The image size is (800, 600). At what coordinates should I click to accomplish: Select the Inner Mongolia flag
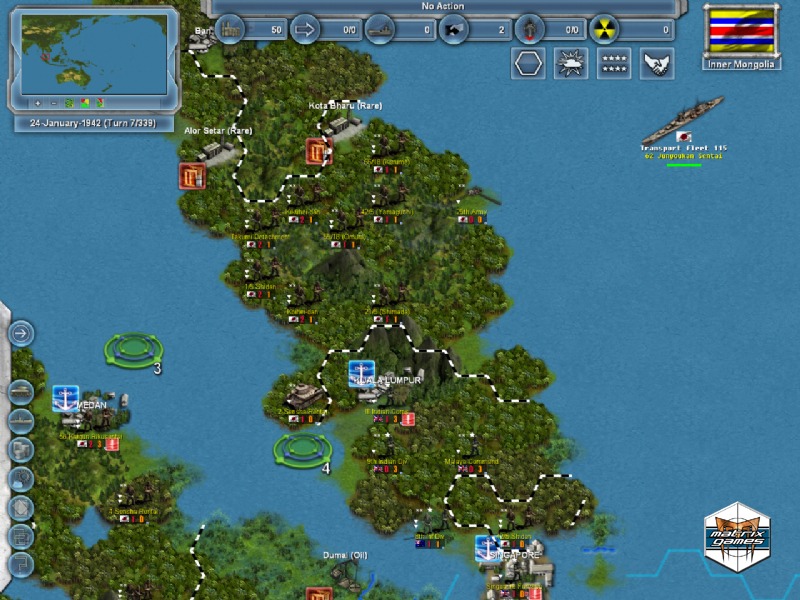pos(740,31)
